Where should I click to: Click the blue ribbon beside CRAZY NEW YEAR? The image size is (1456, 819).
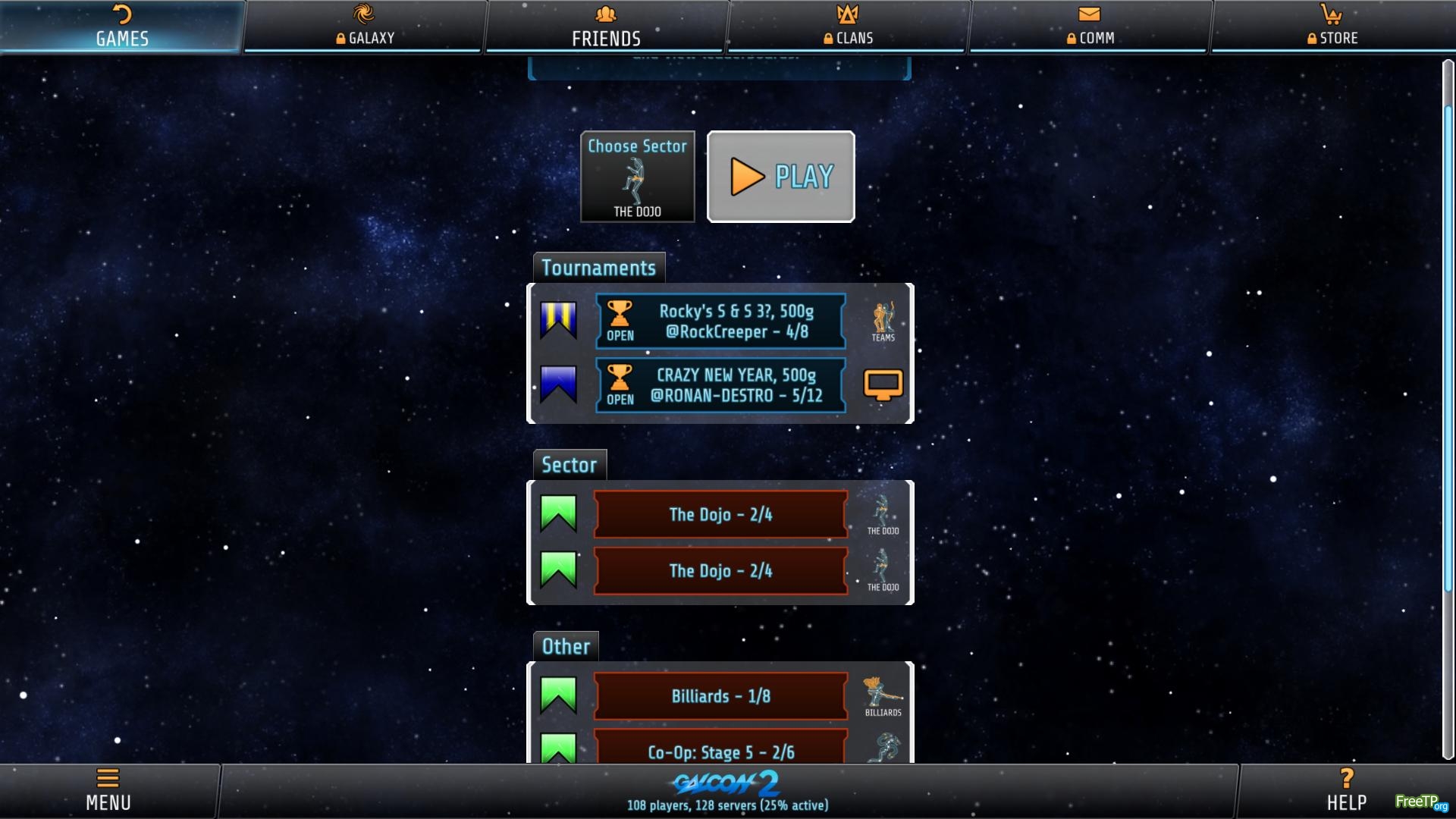[x=558, y=384]
